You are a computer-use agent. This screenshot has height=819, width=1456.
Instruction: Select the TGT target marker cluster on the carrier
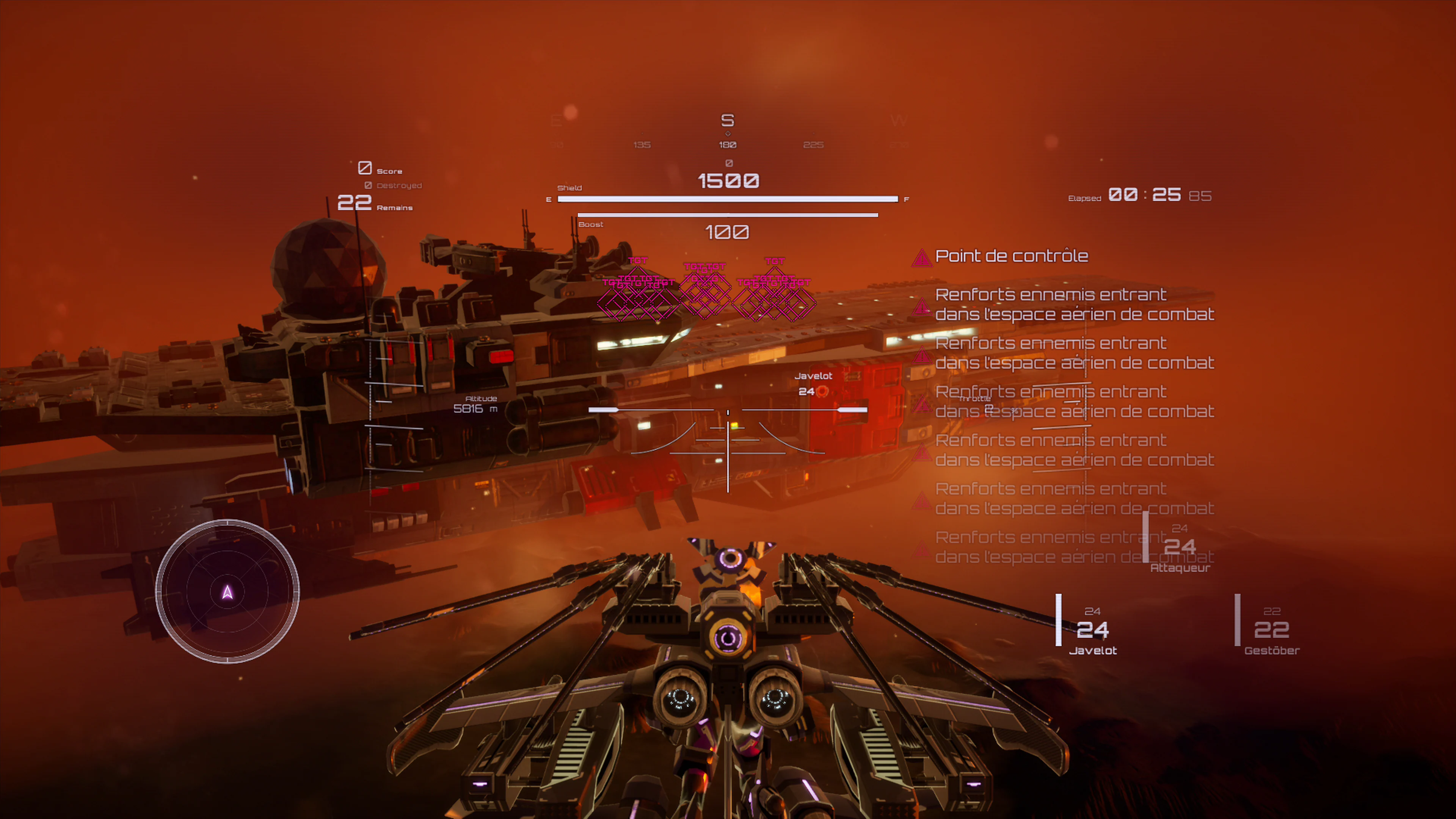click(x=706, y=294)
